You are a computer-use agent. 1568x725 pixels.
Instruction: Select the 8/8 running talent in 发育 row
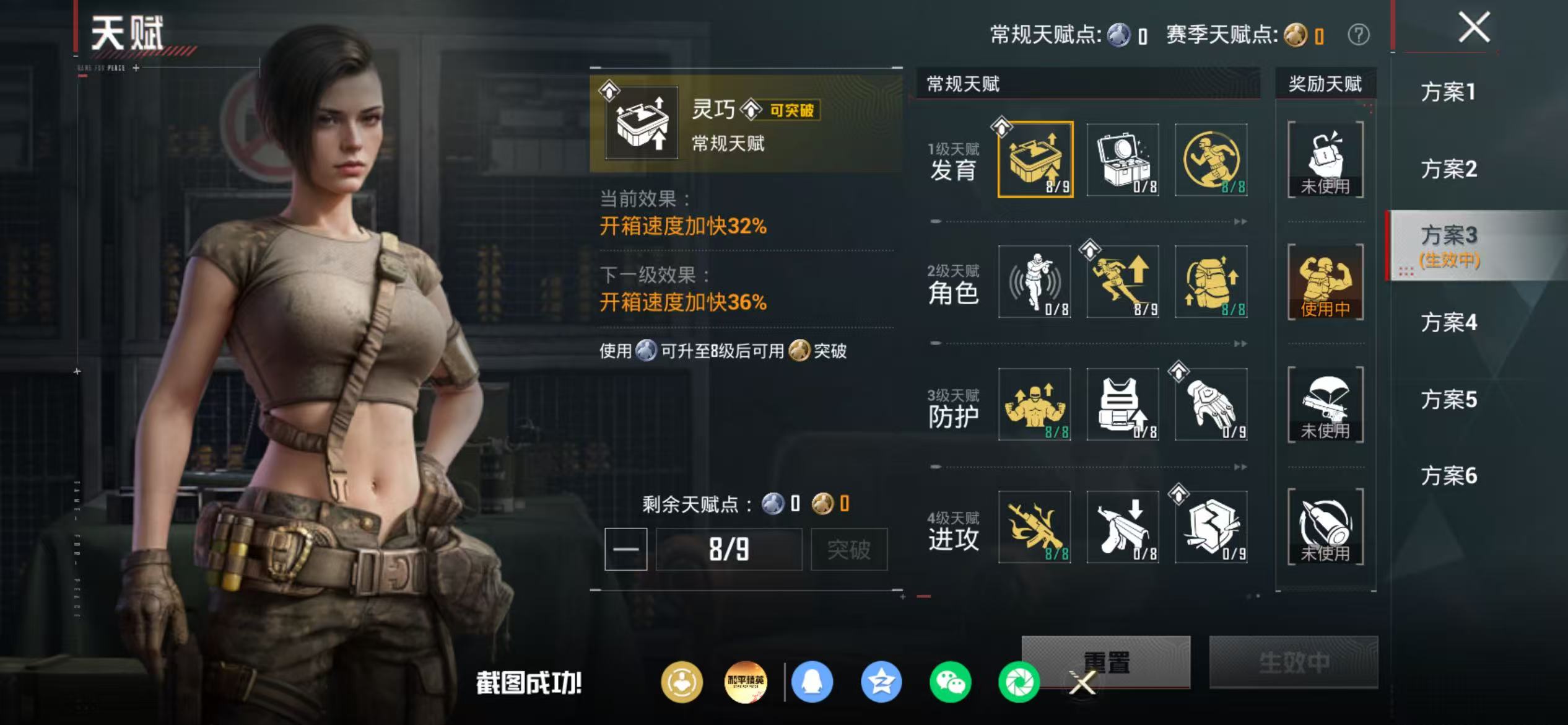[1209, 160]
